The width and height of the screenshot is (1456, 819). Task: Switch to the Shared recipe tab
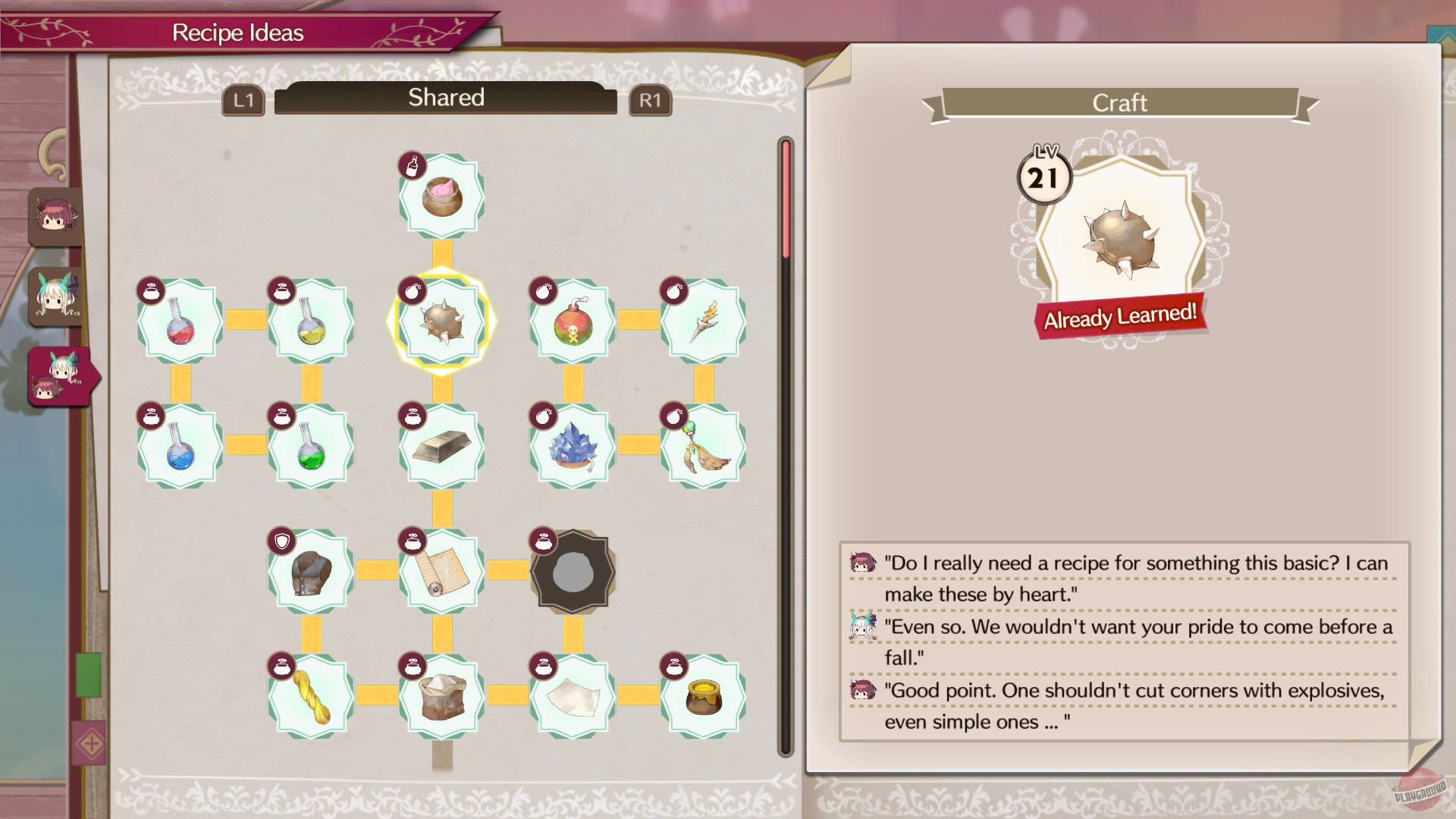point(445,97)
